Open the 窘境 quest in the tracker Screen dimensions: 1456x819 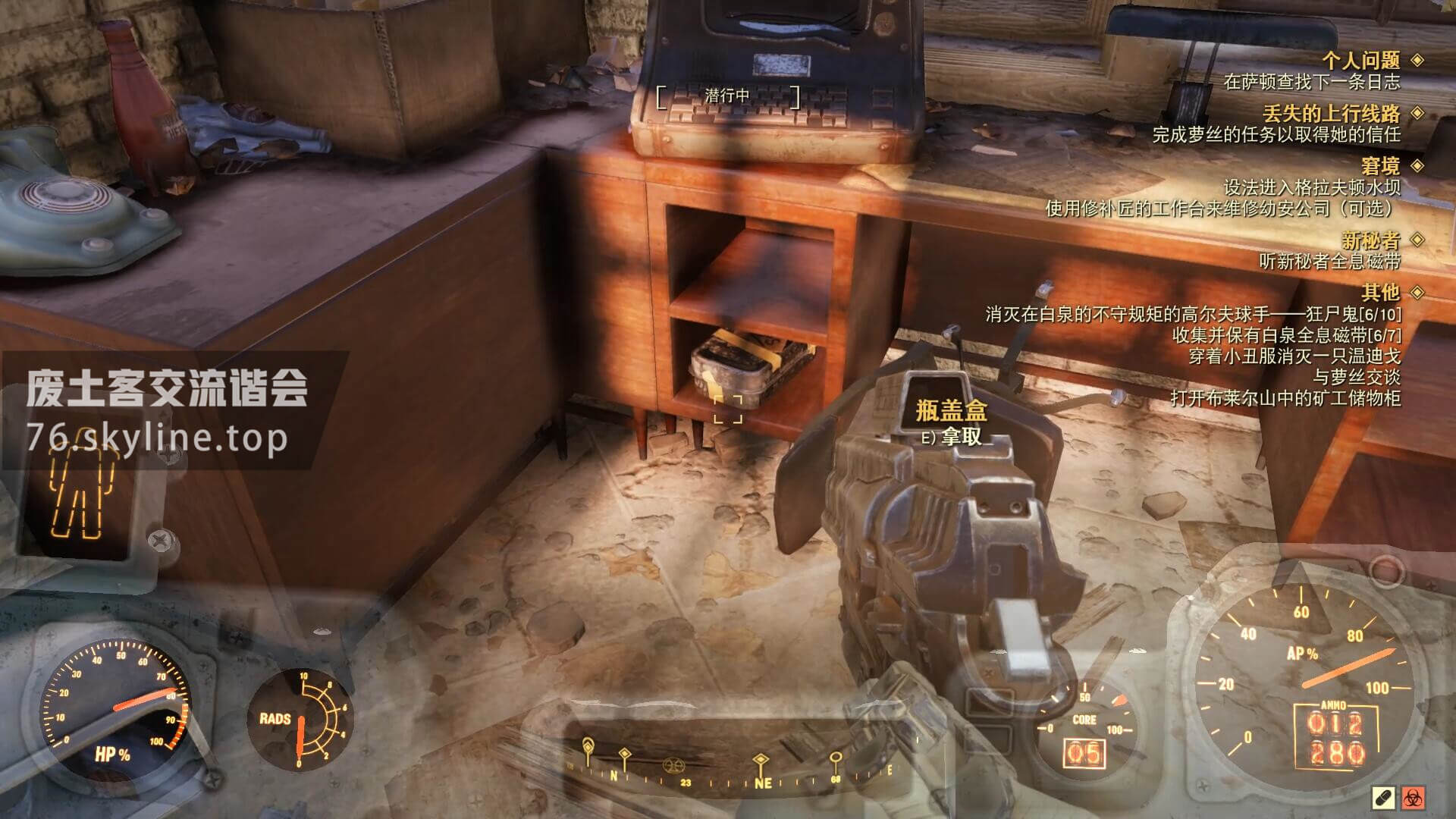coord(1379,165)
